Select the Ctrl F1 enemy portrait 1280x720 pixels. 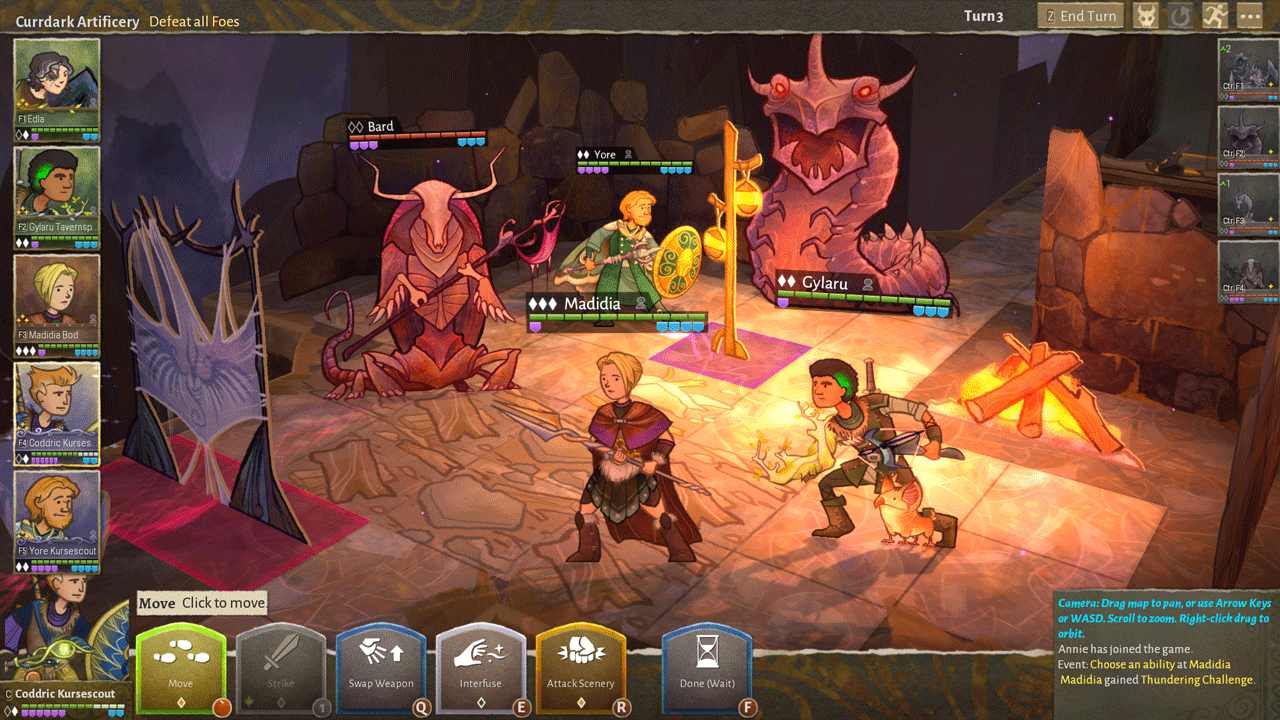(x=1249, y=68)
